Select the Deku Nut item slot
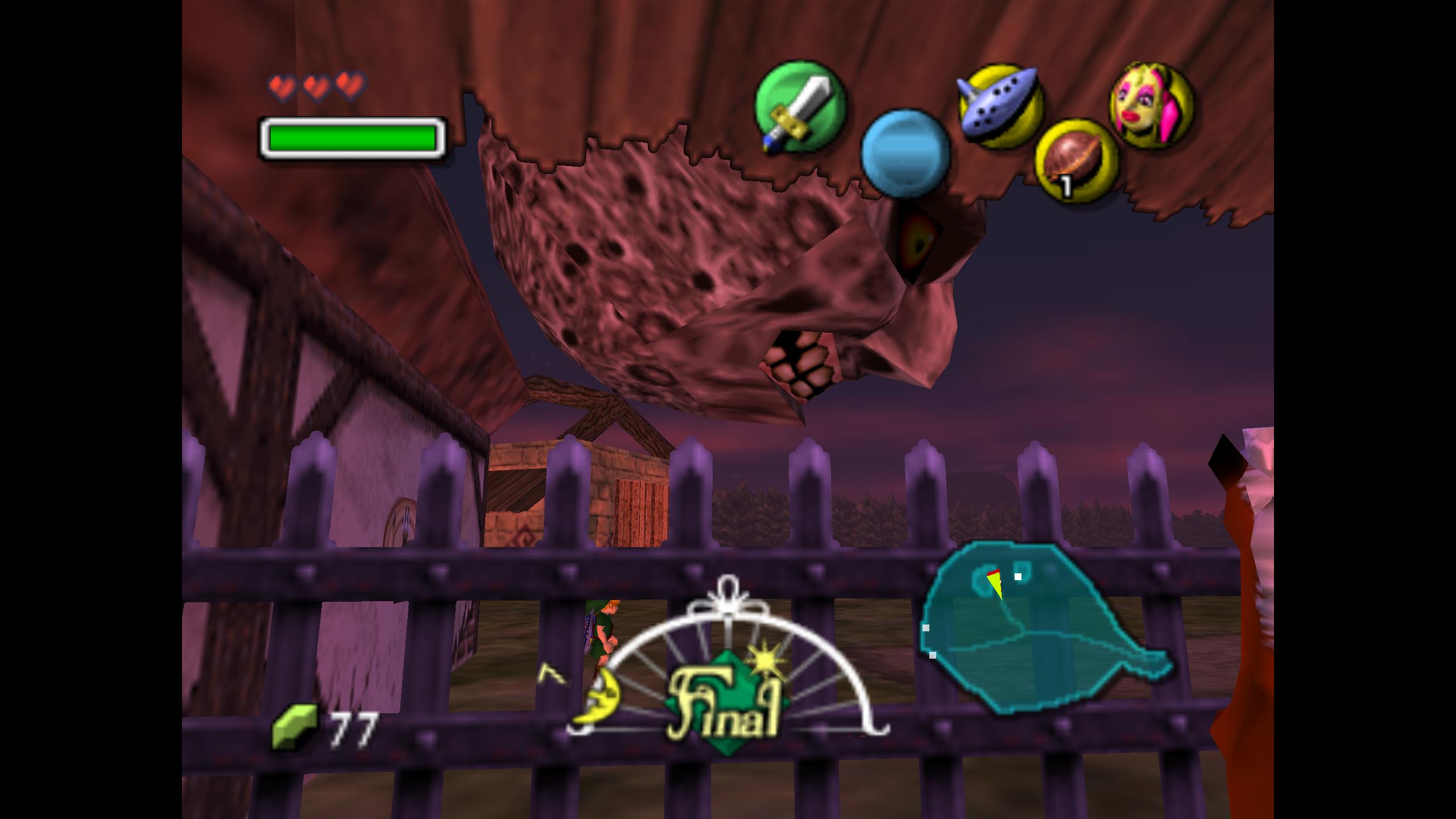 [x=1076, y=160]
